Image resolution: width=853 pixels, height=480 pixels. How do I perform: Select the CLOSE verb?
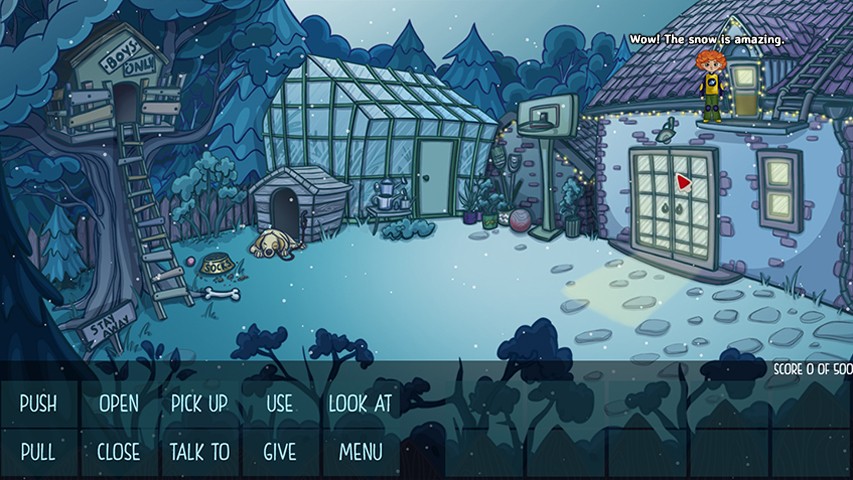pyautogui.click(x=119, y=452)
